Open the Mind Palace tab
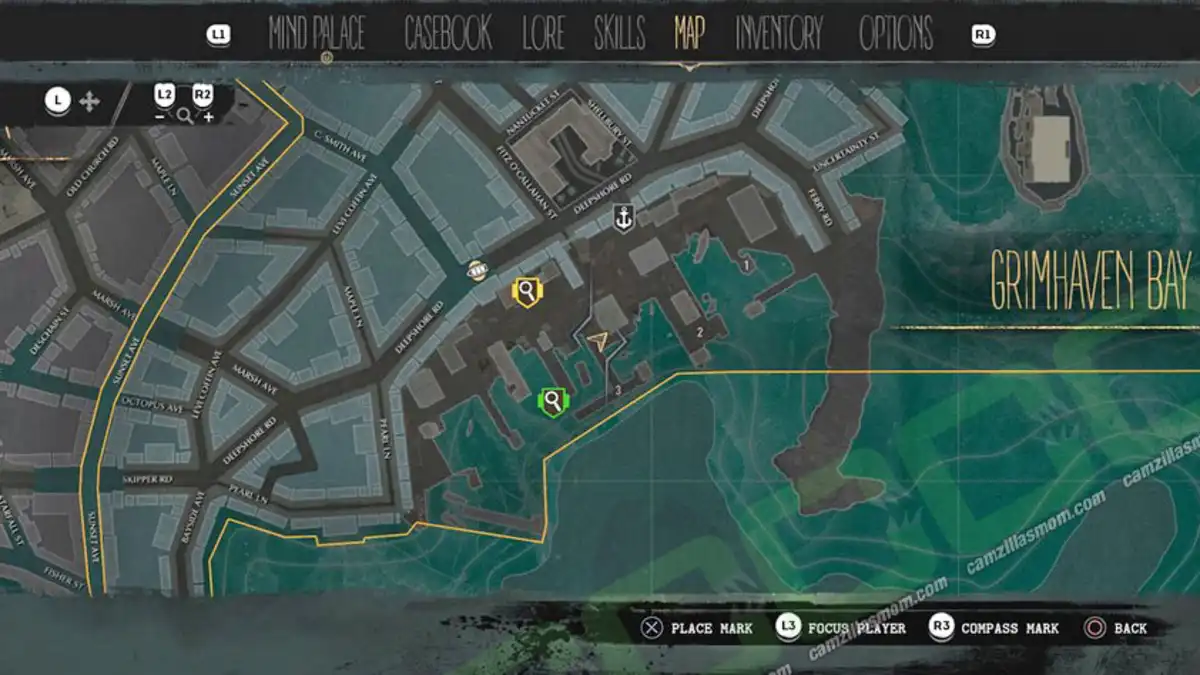 316,34
